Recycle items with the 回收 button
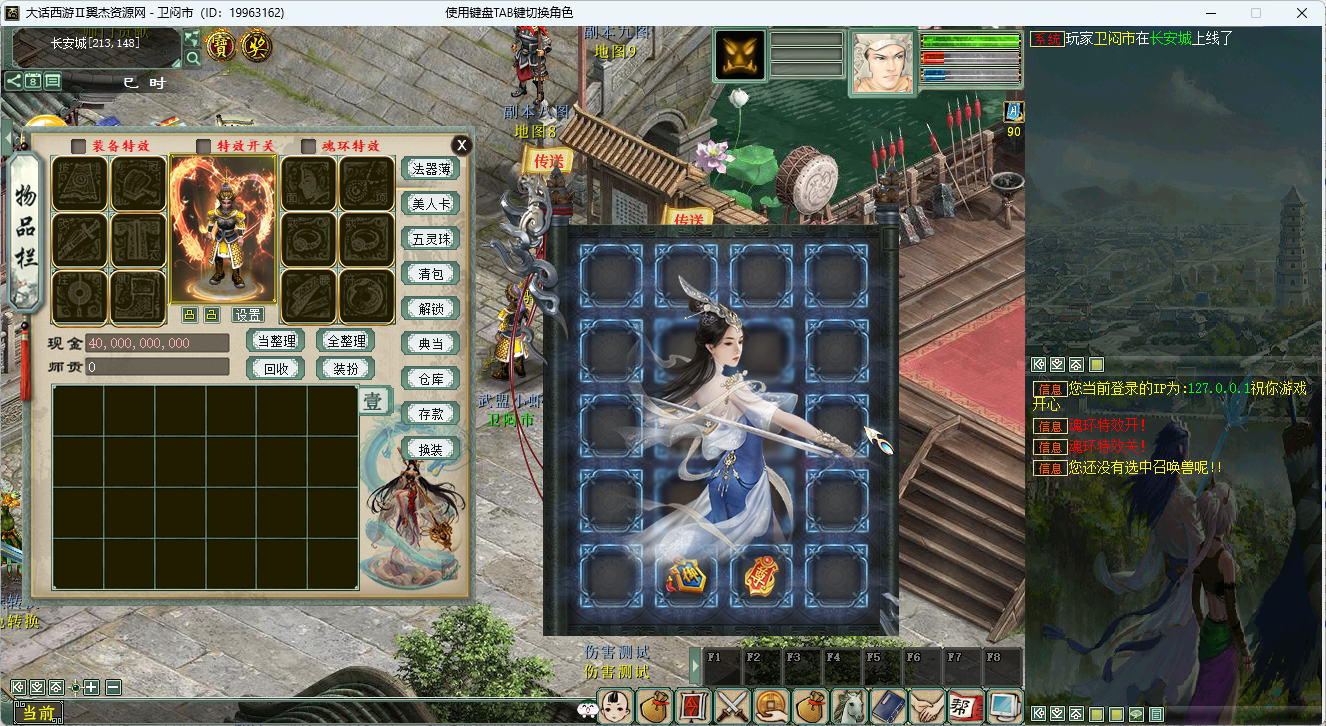Screen dimensions: 1326x726 click(275, 367)
